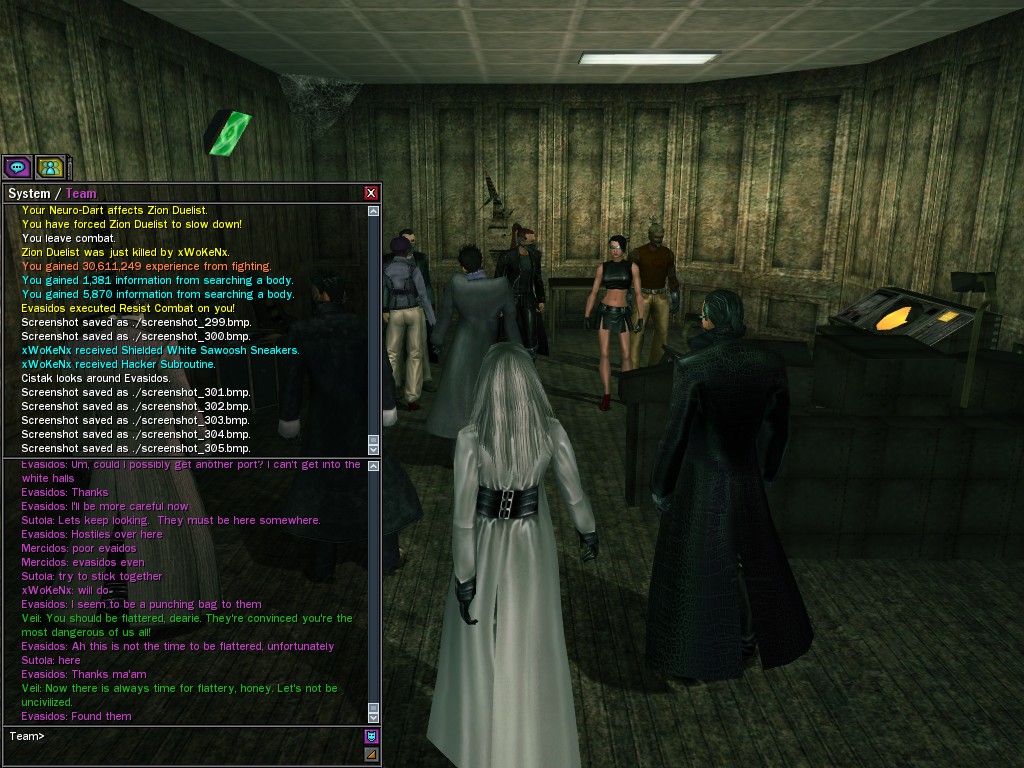
Task: Select the System tab label
Action: pos(28,193)
